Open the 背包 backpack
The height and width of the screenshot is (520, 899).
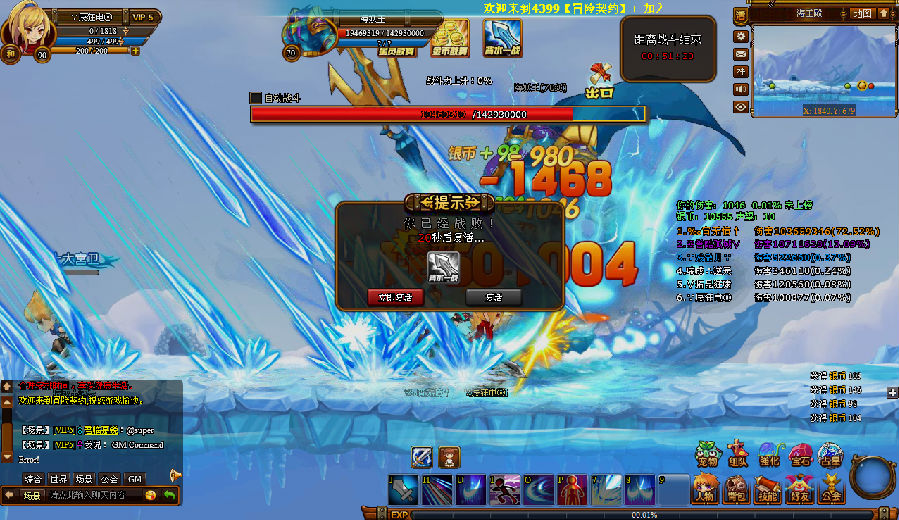737,489
